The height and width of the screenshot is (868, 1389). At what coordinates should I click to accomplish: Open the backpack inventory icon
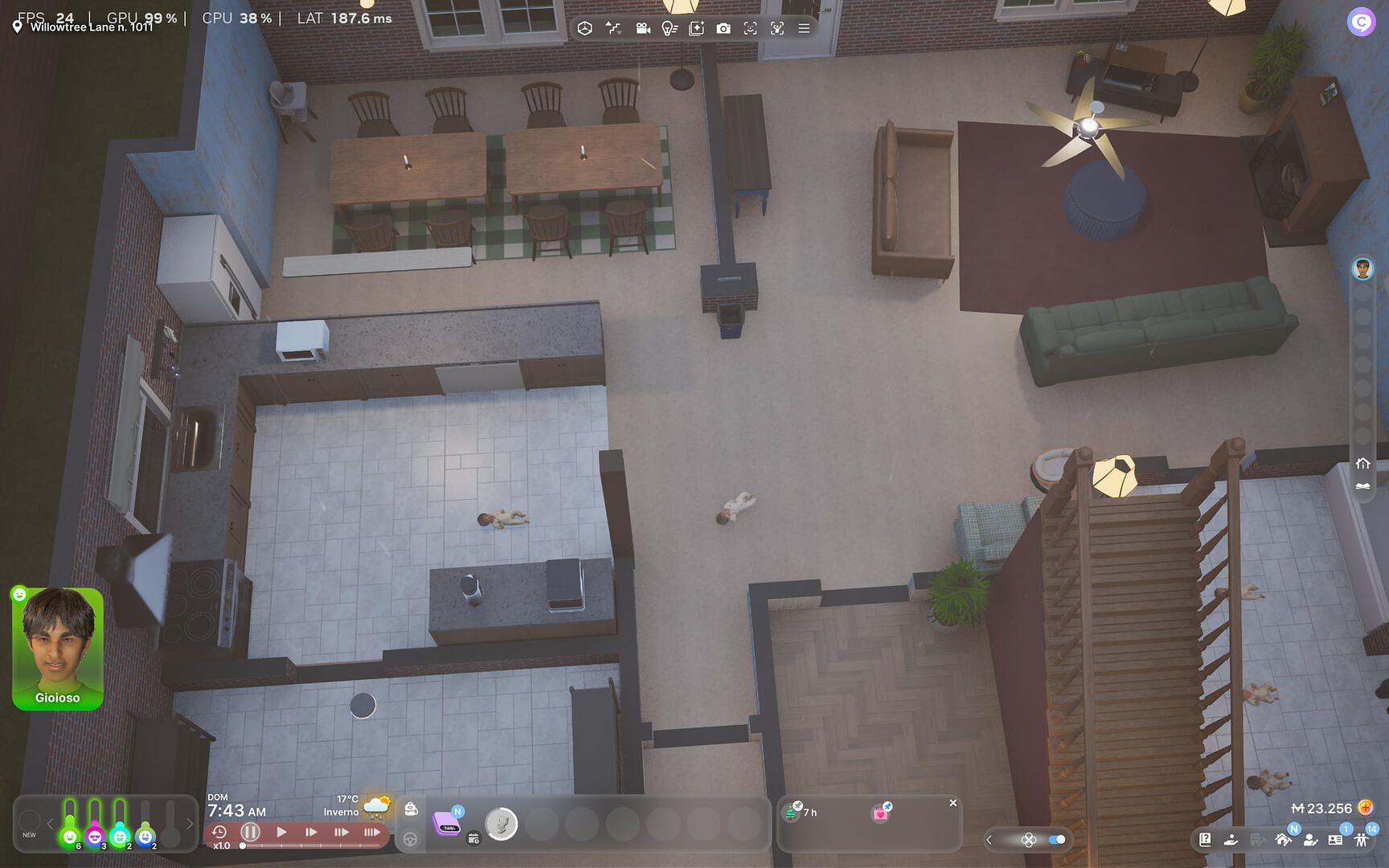[411, 809]
